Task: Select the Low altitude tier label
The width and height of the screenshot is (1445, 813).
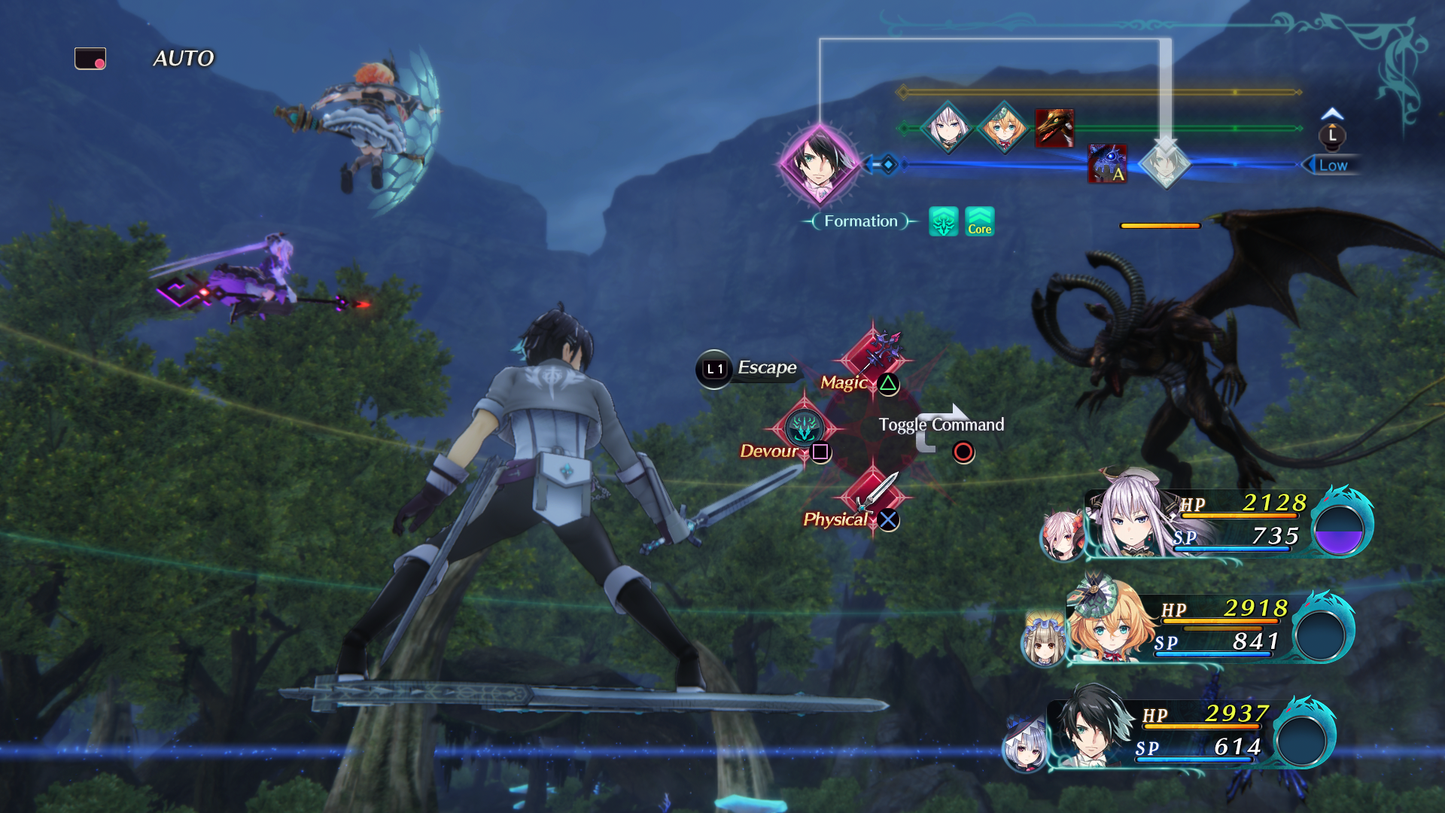Action: click(1332, 165)
